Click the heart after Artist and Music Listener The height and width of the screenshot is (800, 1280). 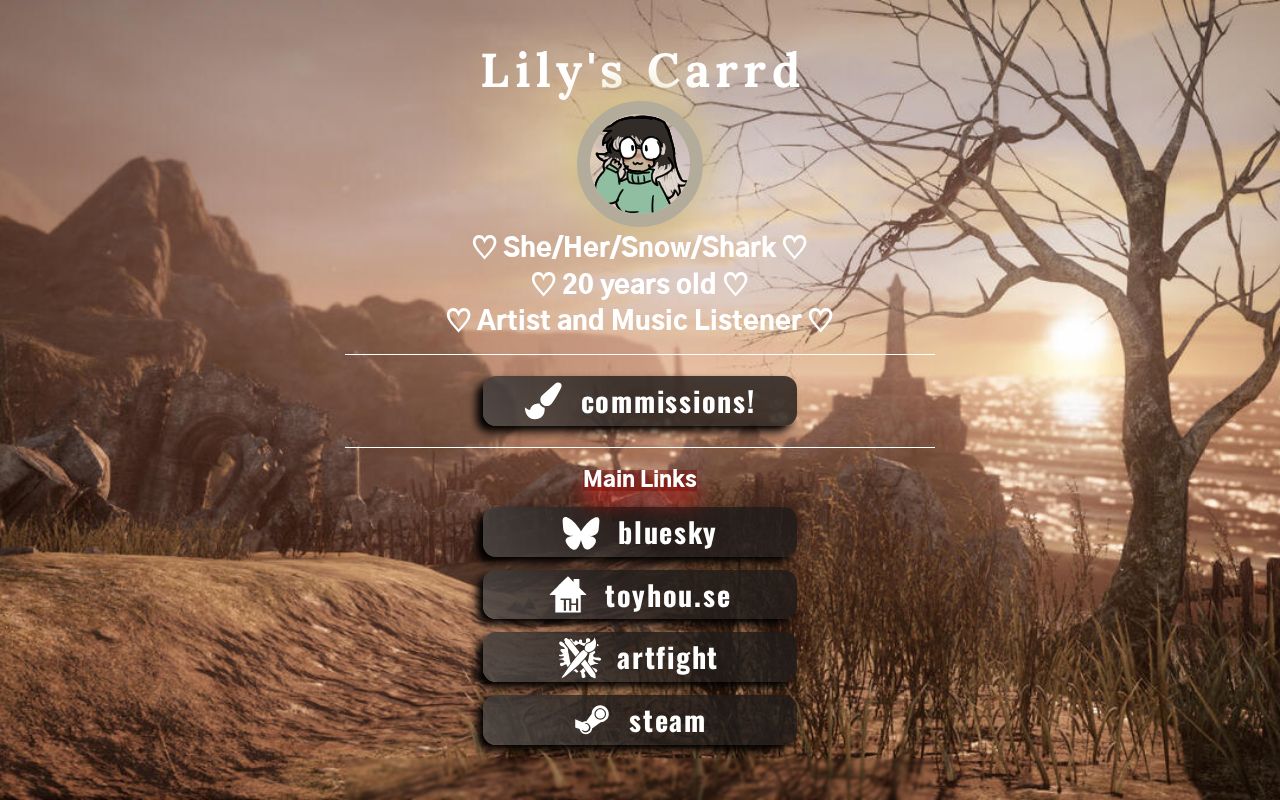pyautogui.click(x=822, y=321)
